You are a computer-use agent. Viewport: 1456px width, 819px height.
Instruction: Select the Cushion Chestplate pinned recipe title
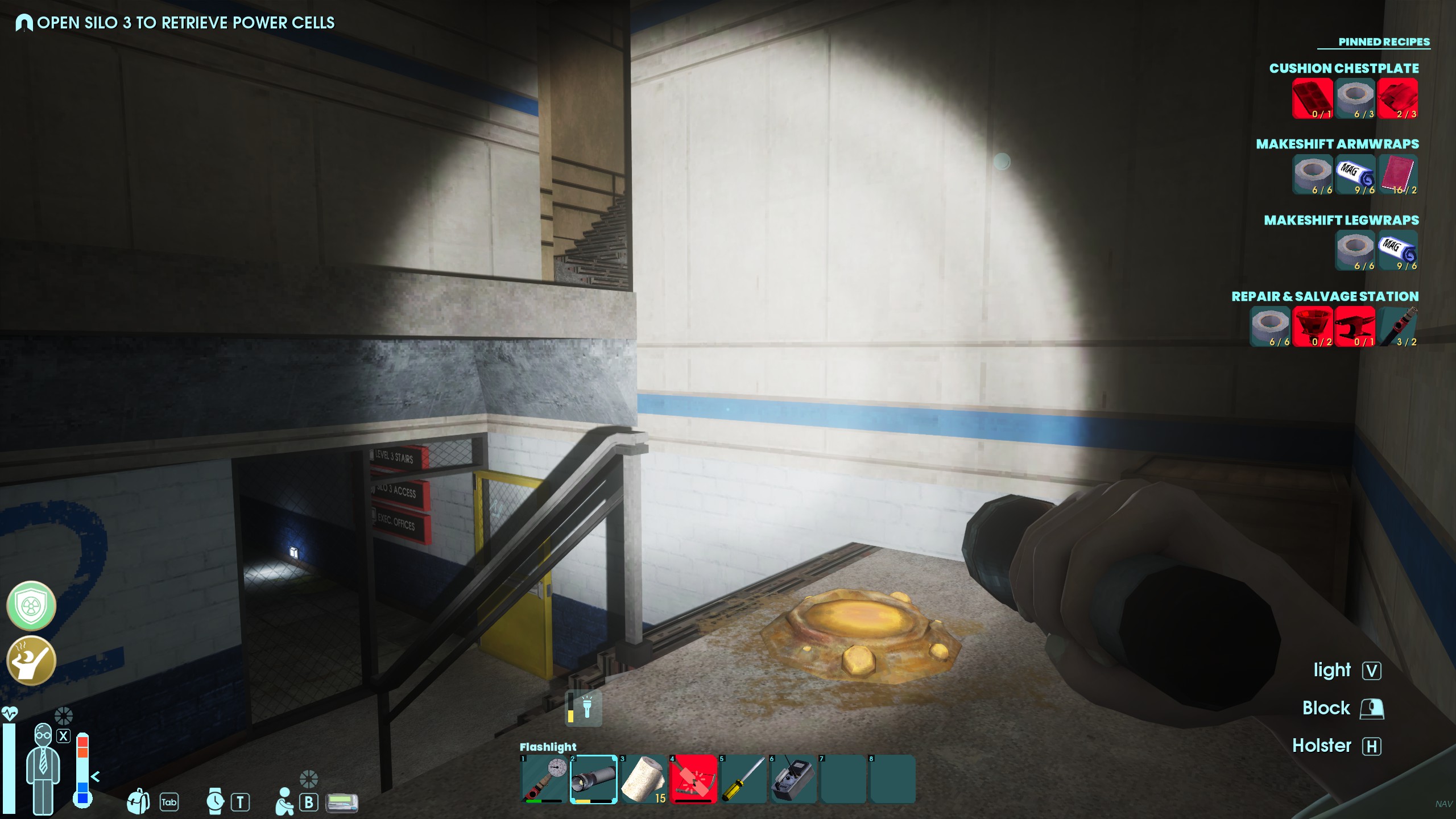1343,68
